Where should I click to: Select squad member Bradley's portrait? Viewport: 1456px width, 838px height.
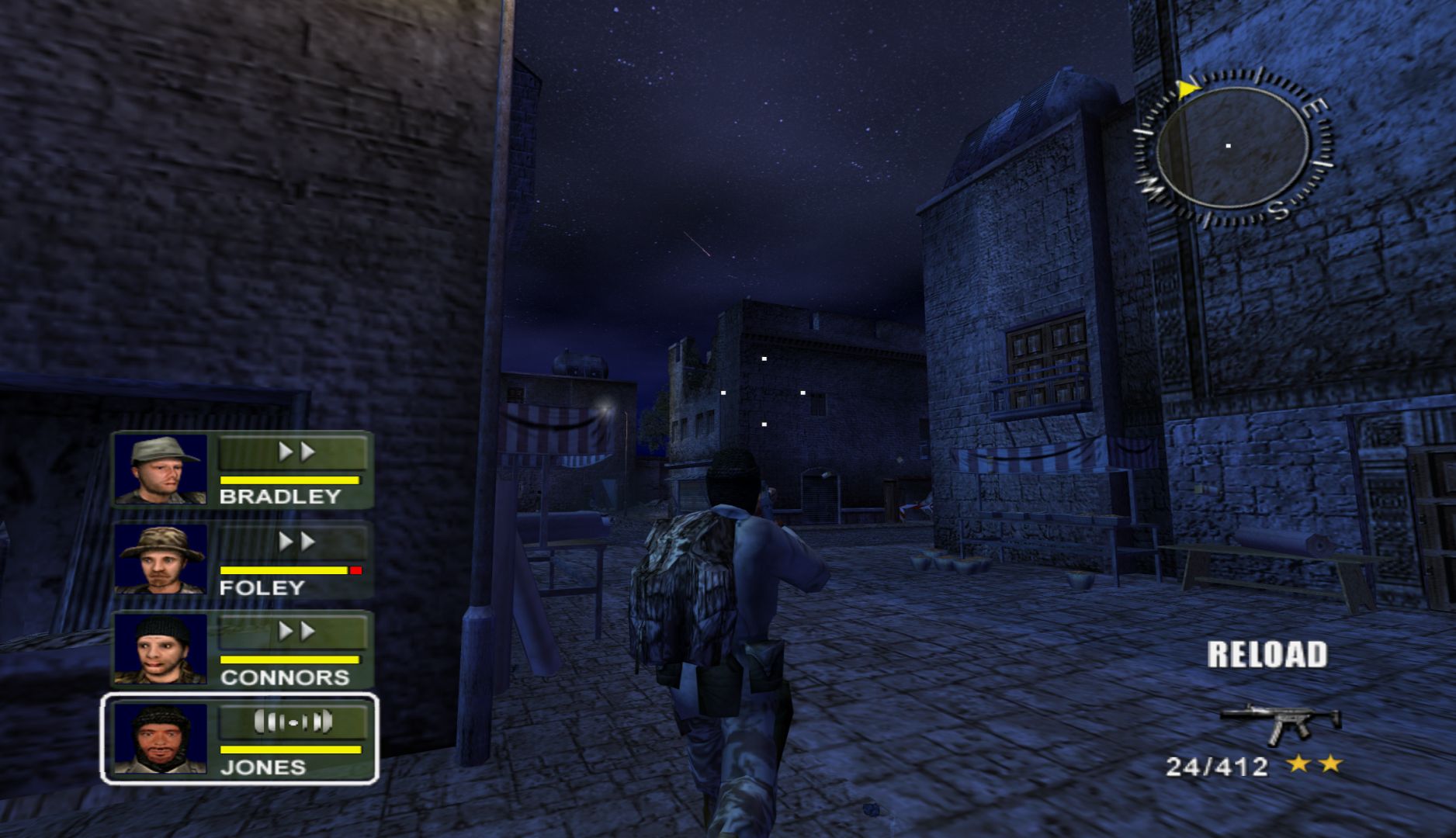click(161, 469)
